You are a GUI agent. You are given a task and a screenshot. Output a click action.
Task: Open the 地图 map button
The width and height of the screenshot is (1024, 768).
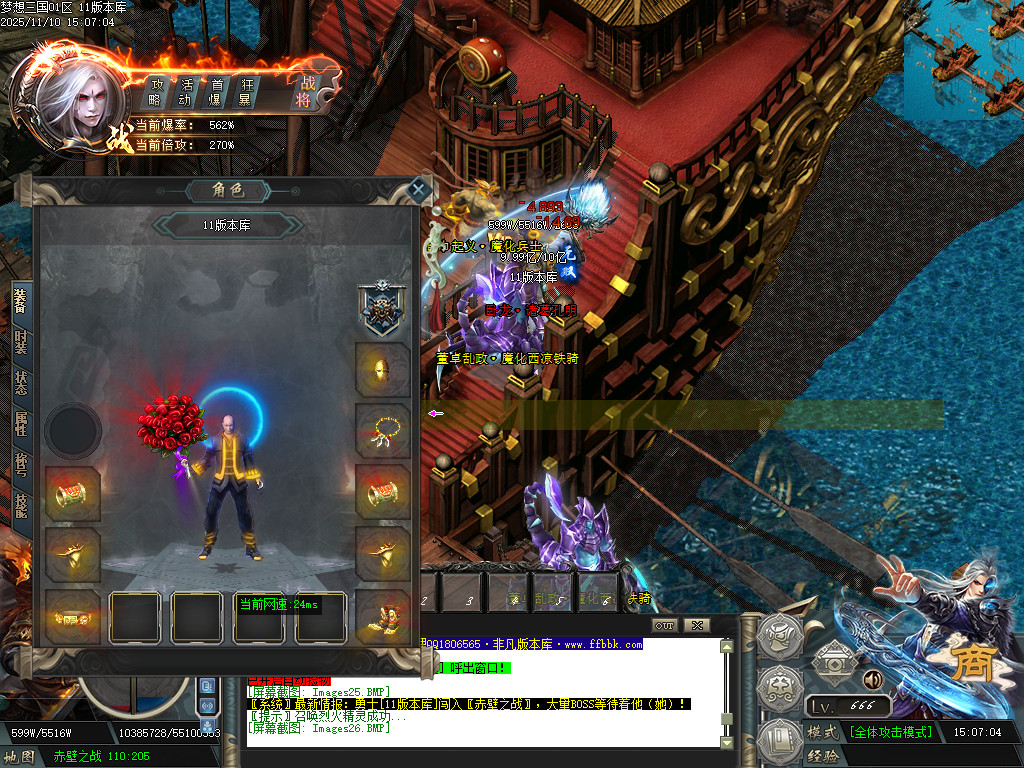coord(19,756)
